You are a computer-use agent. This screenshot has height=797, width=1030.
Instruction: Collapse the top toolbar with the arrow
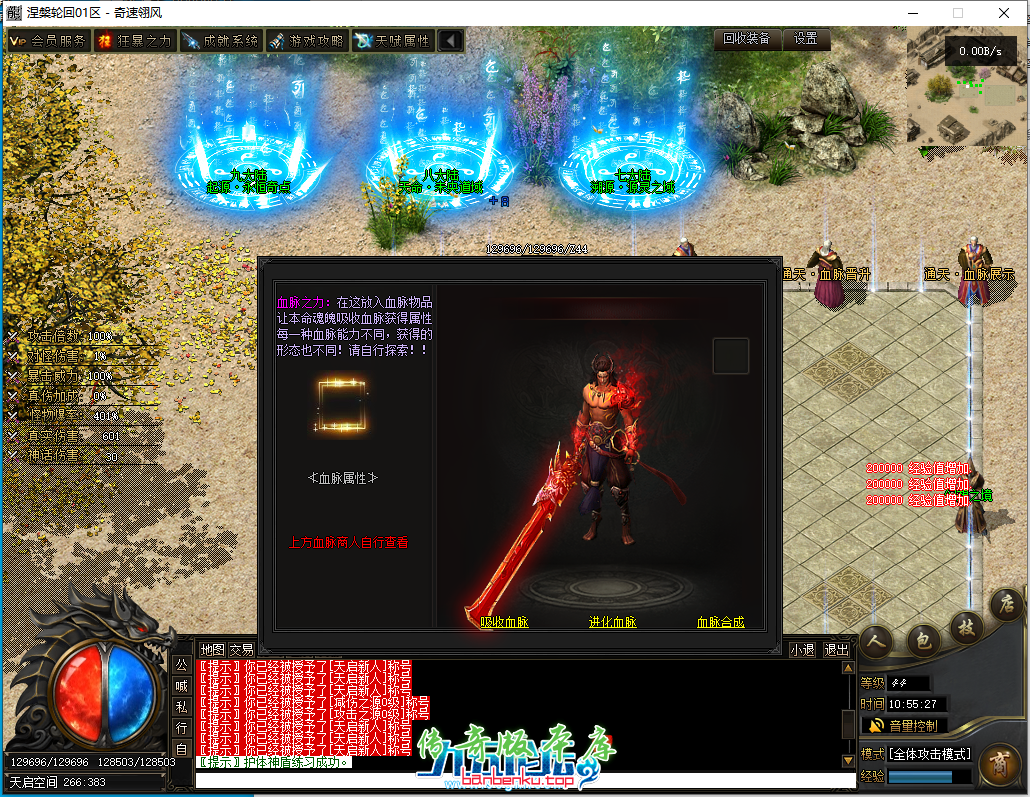pos(451,41)
